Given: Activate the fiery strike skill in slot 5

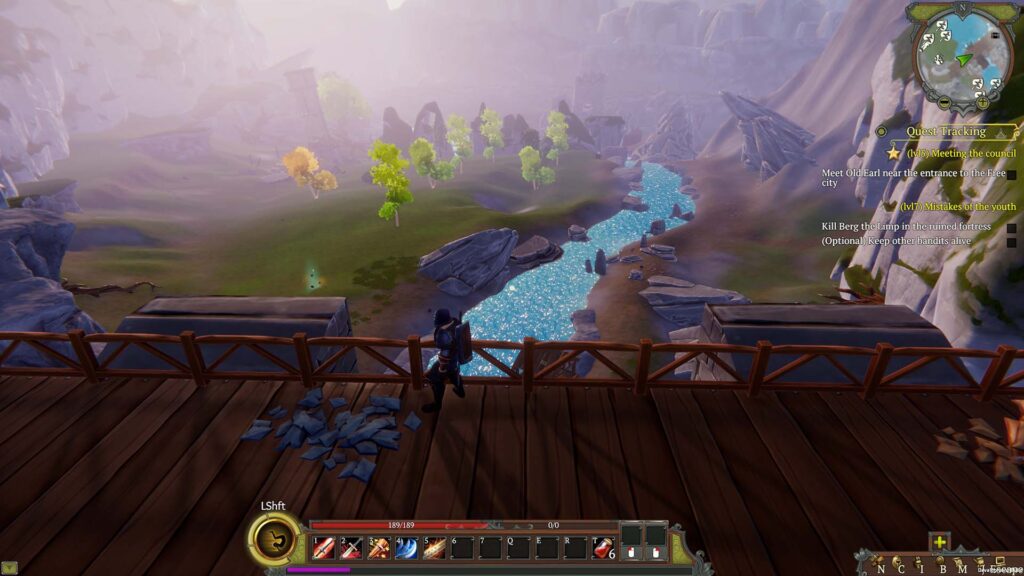Looking at the screenshot, I should [x=434, y=547].
